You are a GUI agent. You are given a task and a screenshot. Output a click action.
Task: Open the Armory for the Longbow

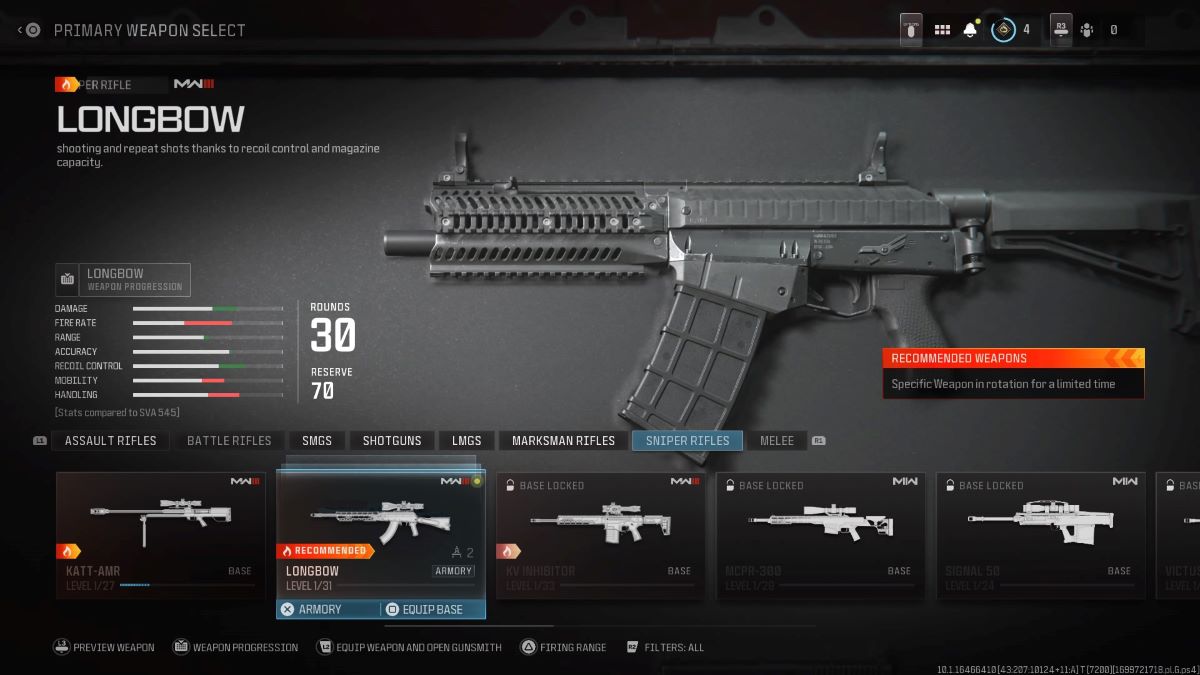[x=327, y=609]
